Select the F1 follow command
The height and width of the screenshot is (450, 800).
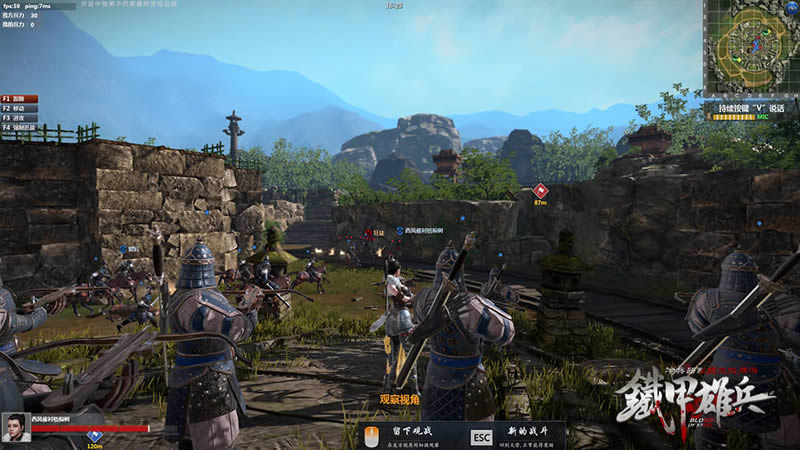[x=19, y=99]
